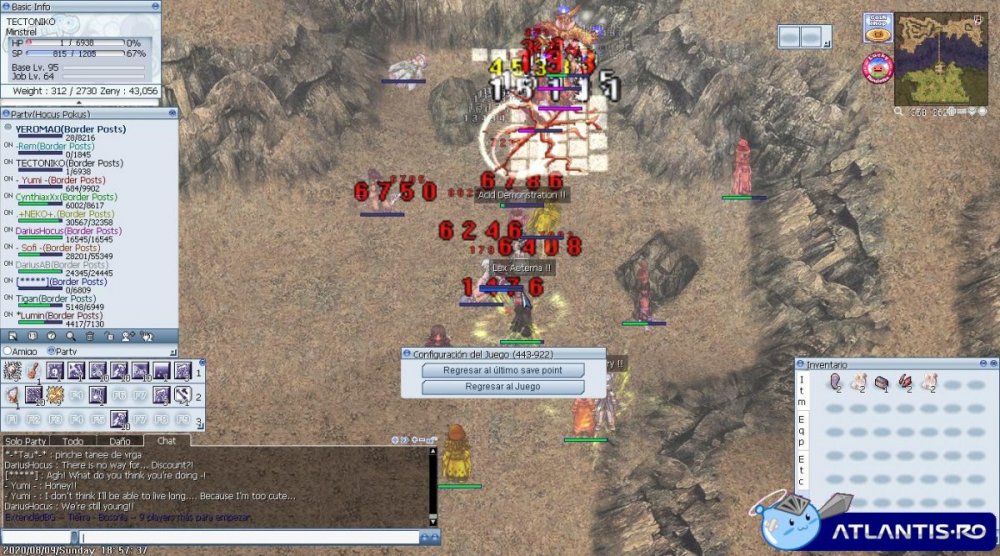Screen dimensions: 1000x556
Task: Open the Coin Shop icon
Action: pos(878,27)
